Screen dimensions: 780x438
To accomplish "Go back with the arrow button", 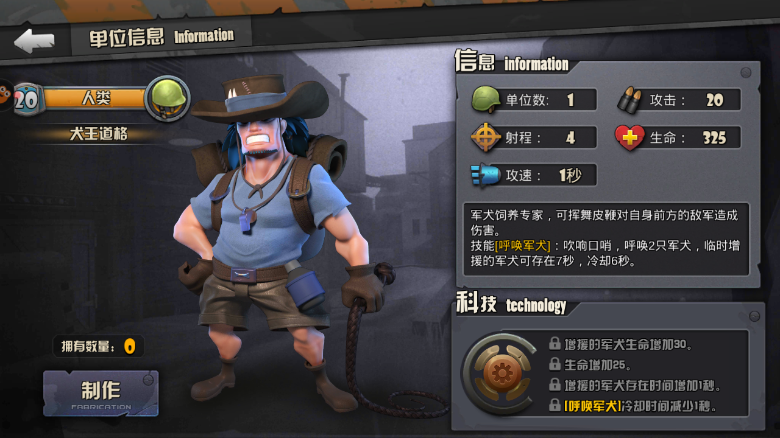I will tap(34, 41).
